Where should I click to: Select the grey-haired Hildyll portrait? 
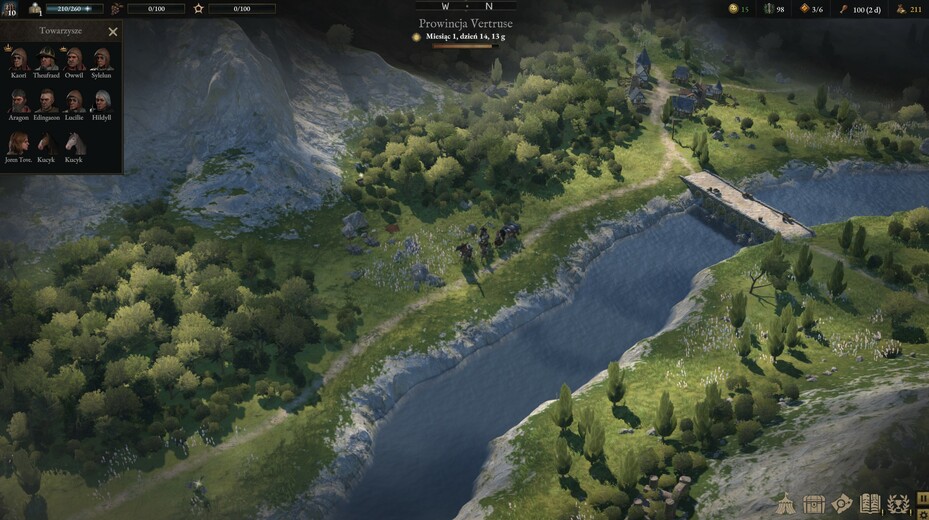[102, 101]
